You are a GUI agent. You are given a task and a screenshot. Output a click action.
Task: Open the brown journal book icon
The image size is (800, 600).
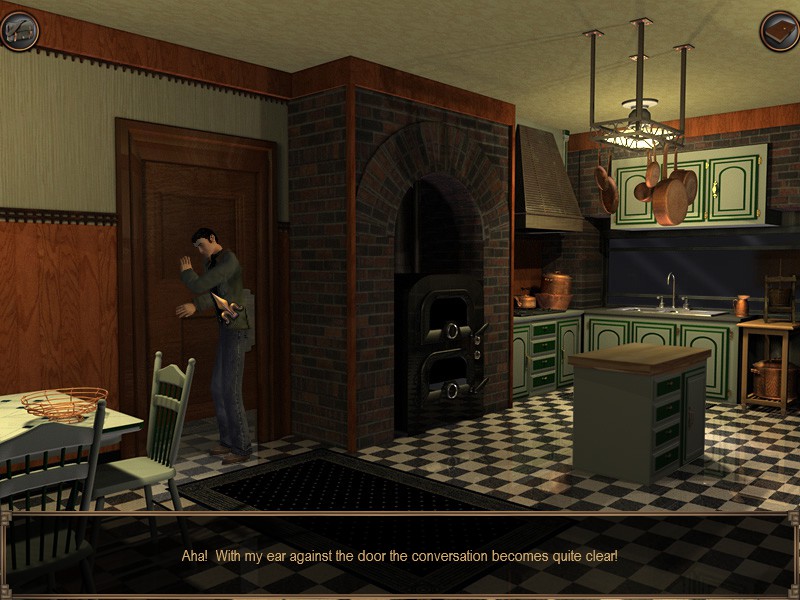click(x=779, y=31)
